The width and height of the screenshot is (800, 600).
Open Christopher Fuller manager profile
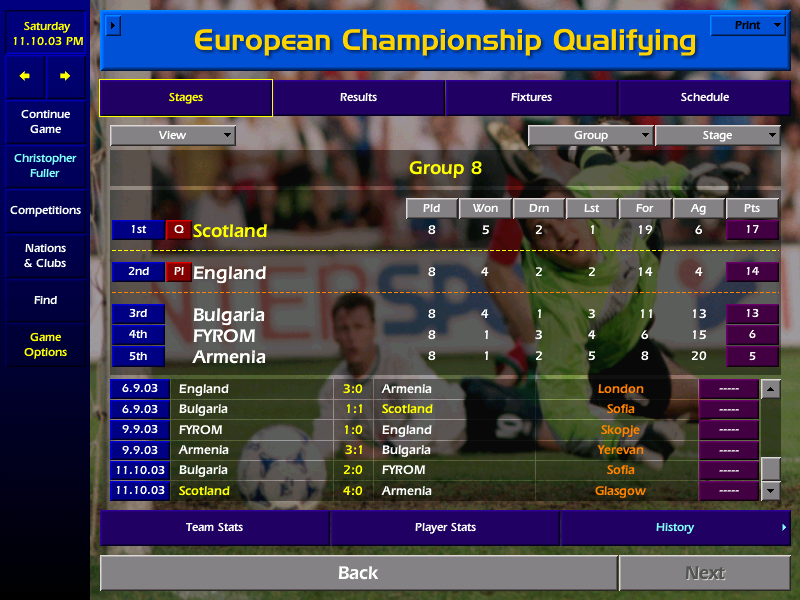45,165
